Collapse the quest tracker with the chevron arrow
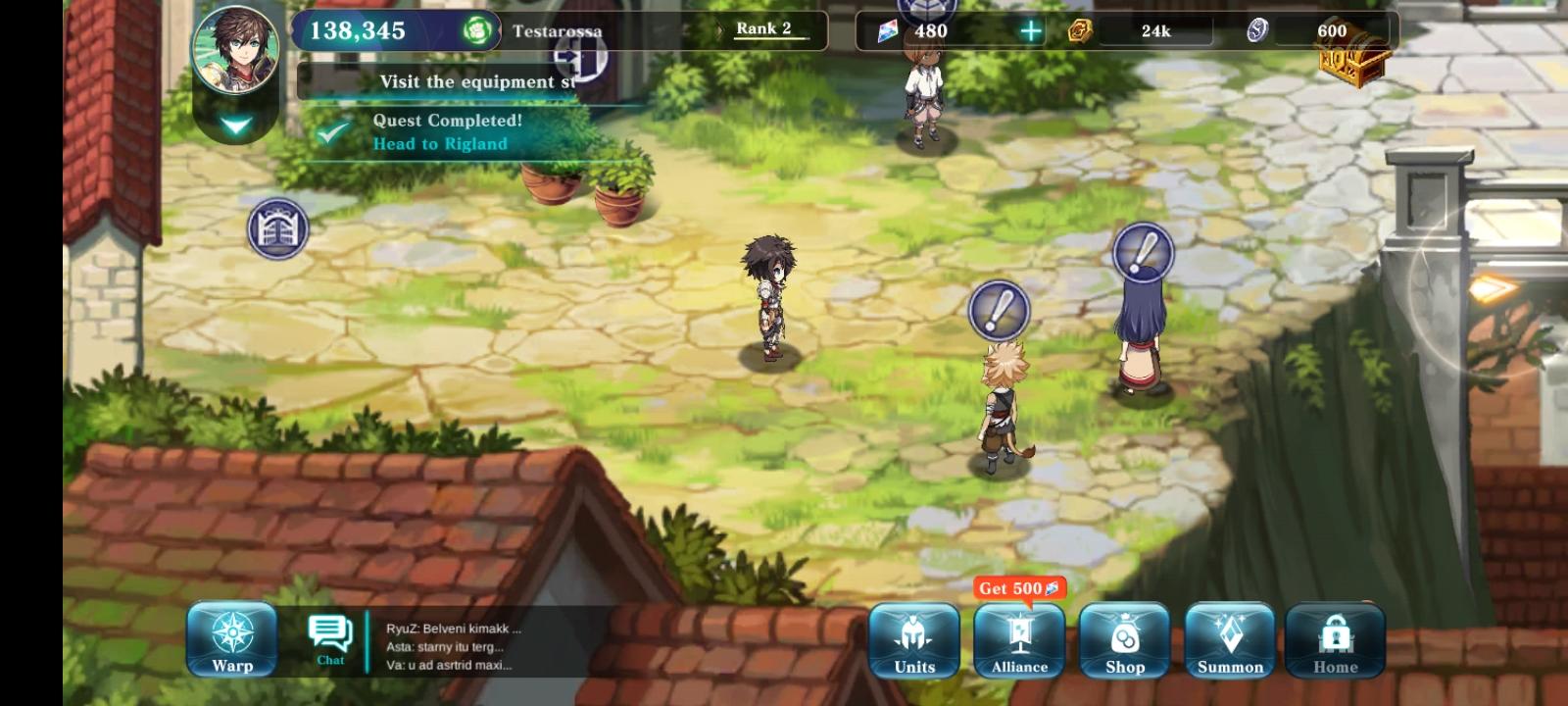This screenshot has width=1568, height=706. [235, 126]
